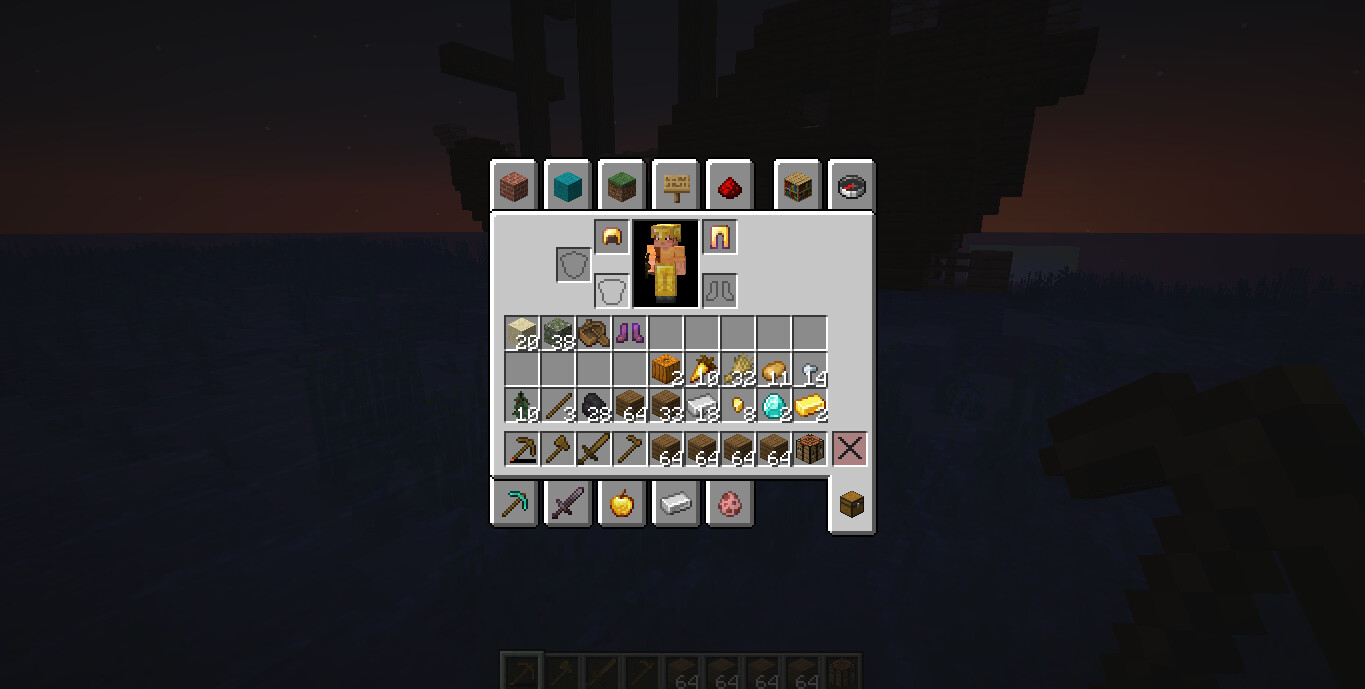This screenshot has width=1365, height=689.
Task: Select the golden leggings armor slot
Action: [x=720, y=238]
